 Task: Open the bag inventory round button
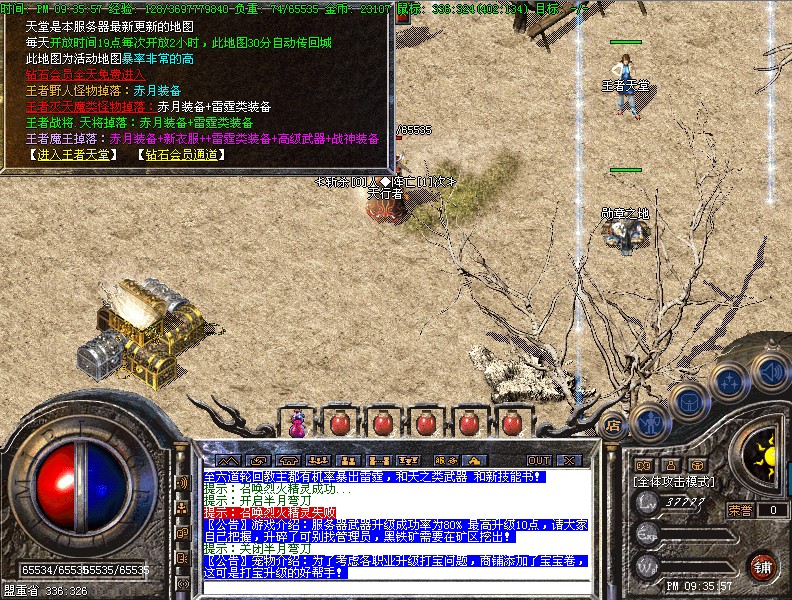[x=688, y=400]
